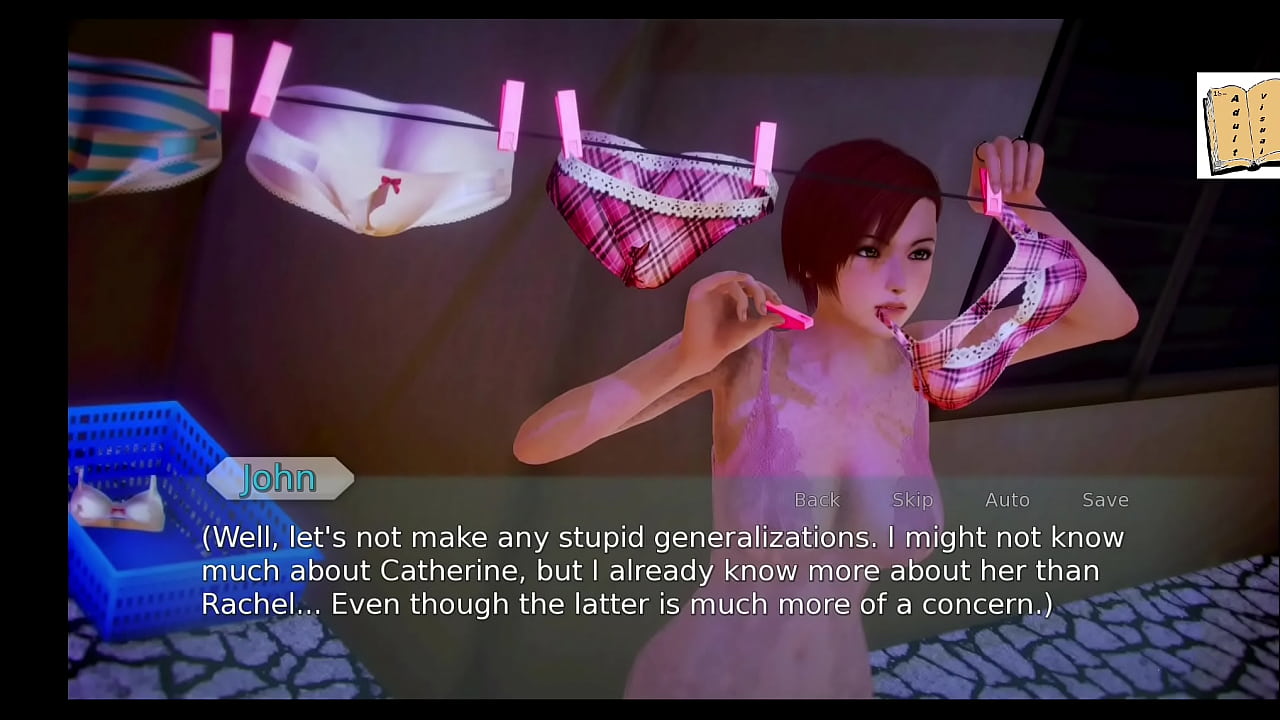Skip ahead through the dialogue
This screenshot has width=1280, height=720.
(x=912, y=500)
